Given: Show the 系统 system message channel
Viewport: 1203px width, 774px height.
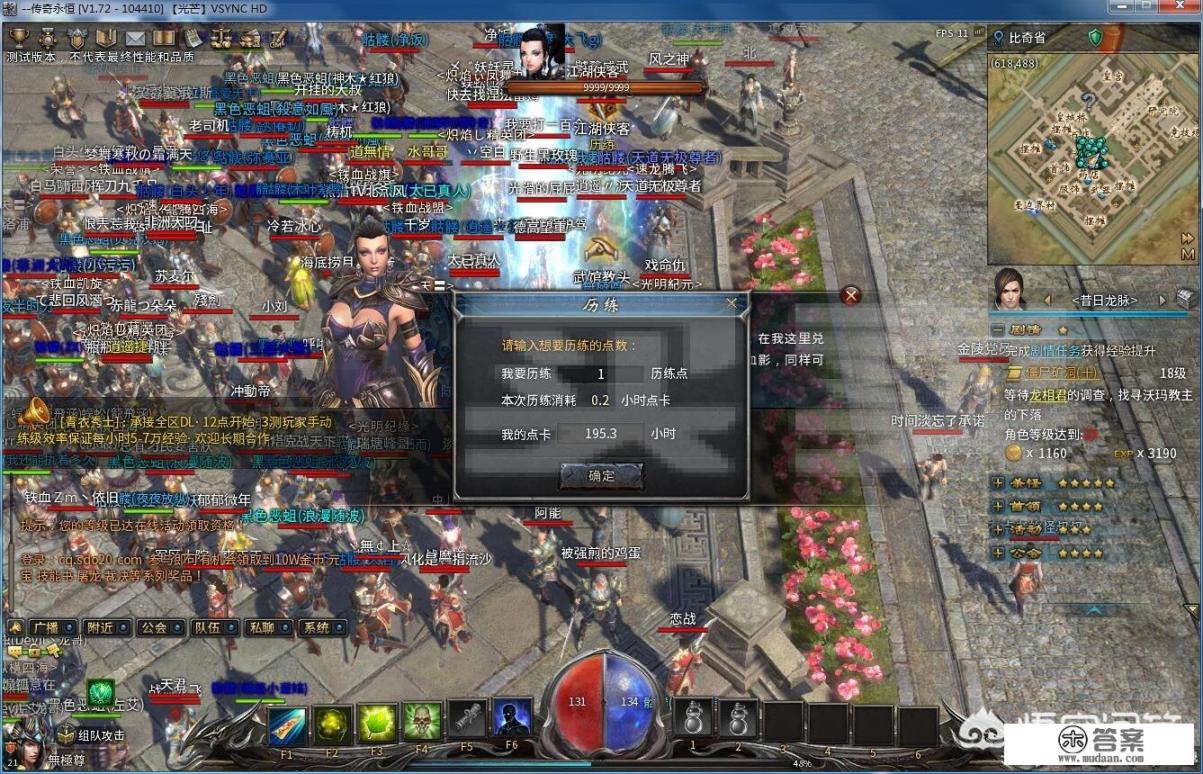Looking at the screenshot, I should point(316,628).
